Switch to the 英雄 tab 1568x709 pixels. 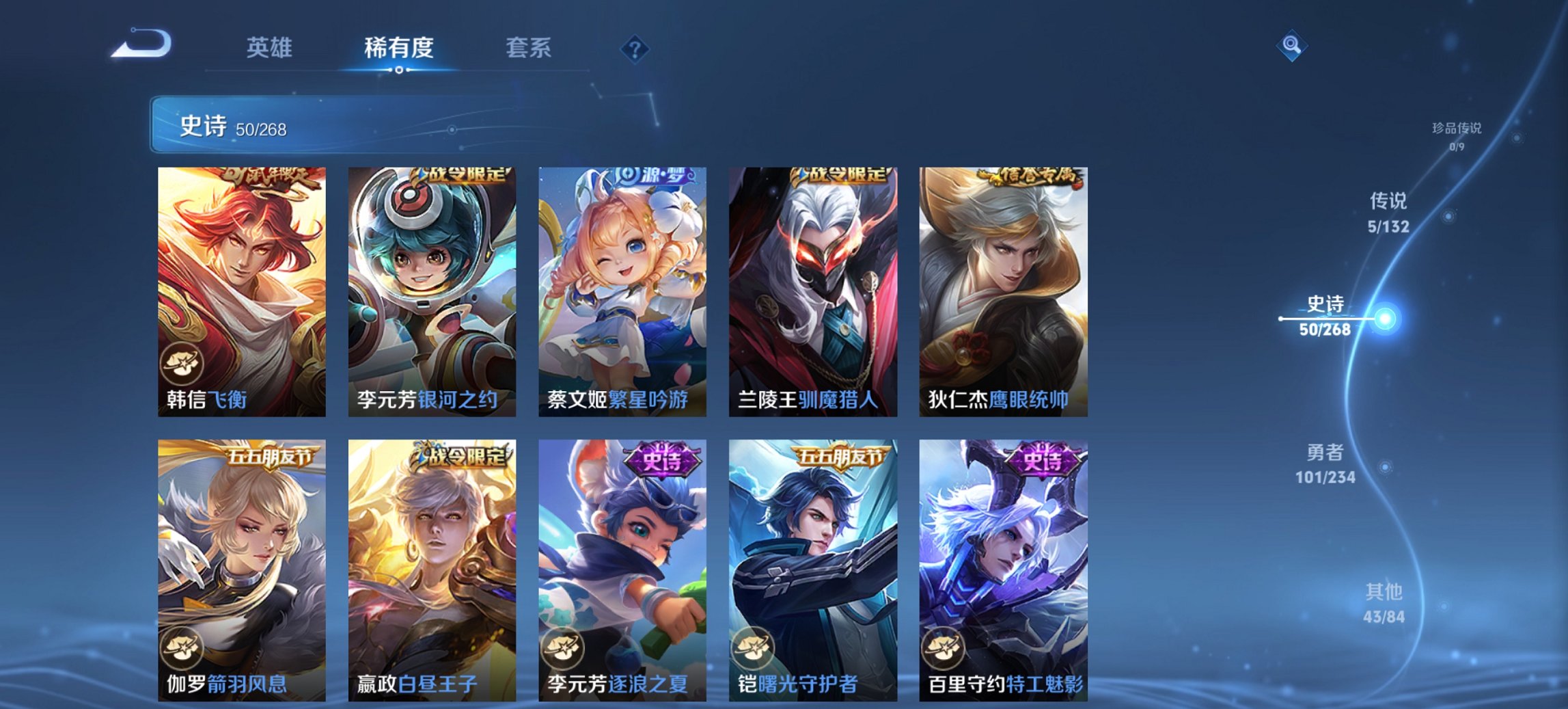(x=271, y=48)
